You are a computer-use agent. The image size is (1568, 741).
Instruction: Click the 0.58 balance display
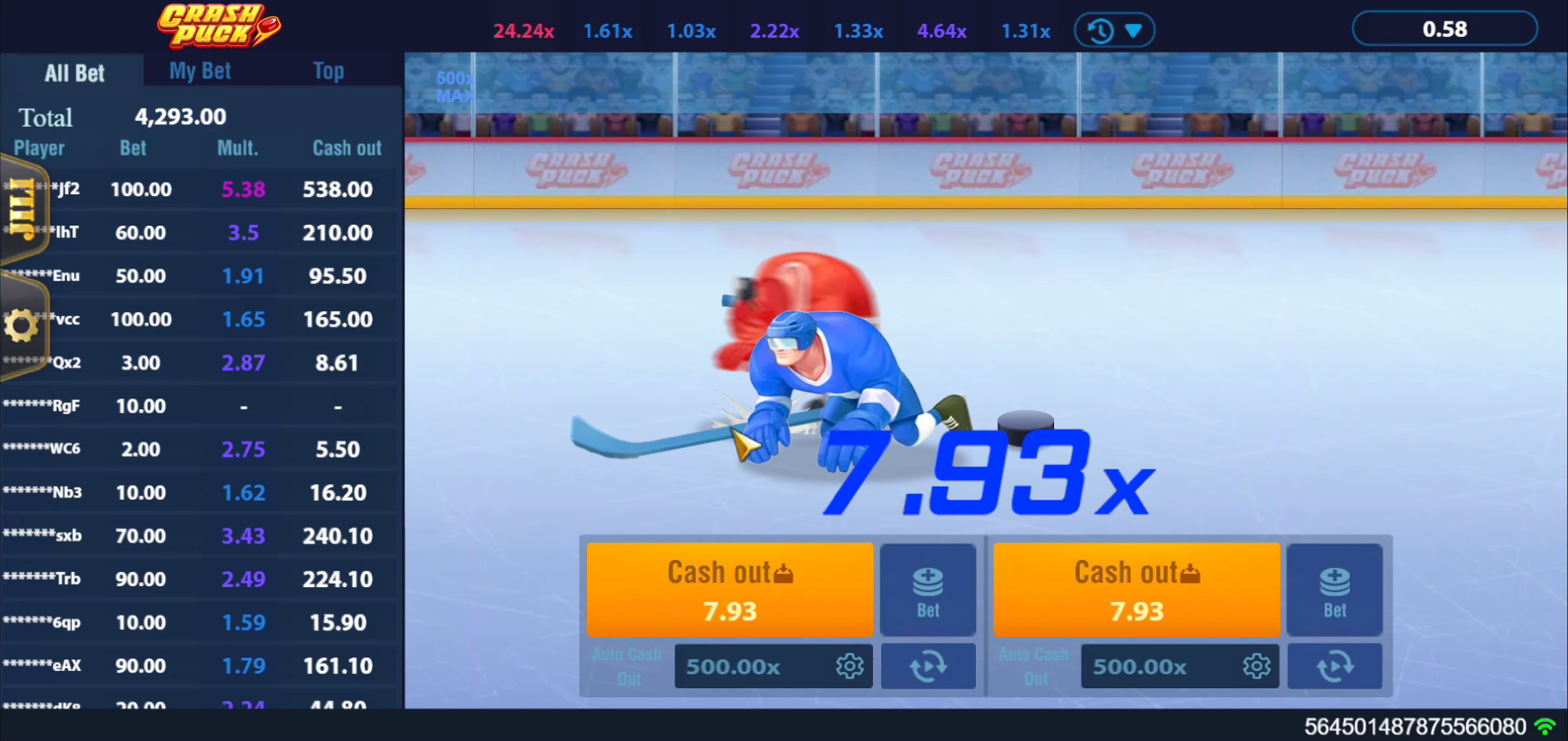point(1444,28)
